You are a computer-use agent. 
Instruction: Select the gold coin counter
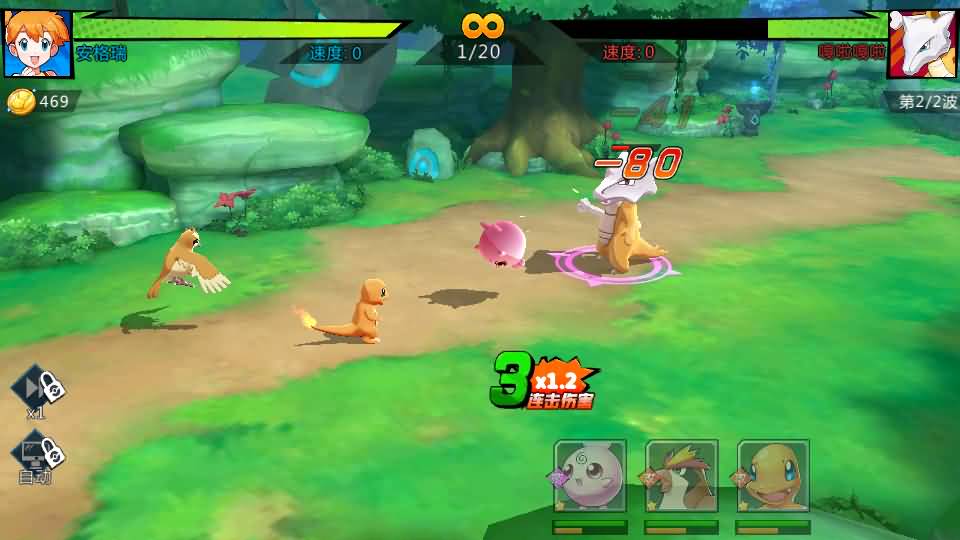pyautogui.click(x=40, y=101)
